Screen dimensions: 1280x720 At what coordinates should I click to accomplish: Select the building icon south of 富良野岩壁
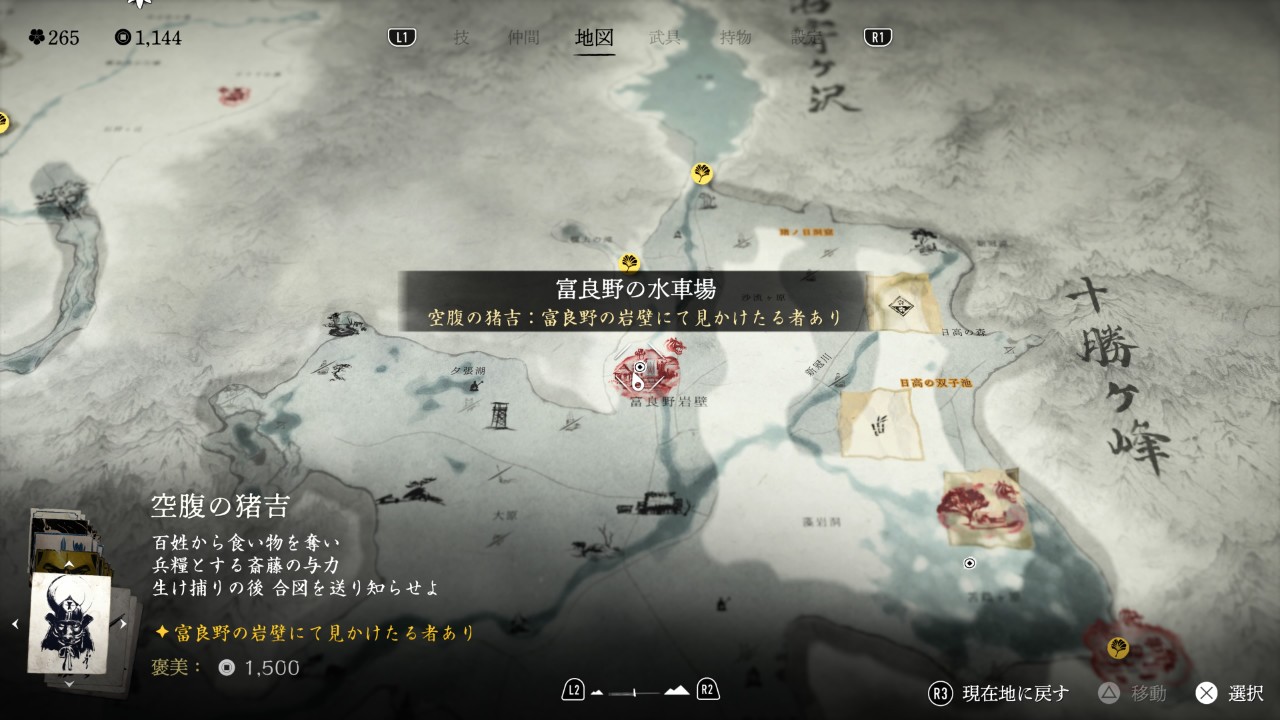click(x=656, y=503)
